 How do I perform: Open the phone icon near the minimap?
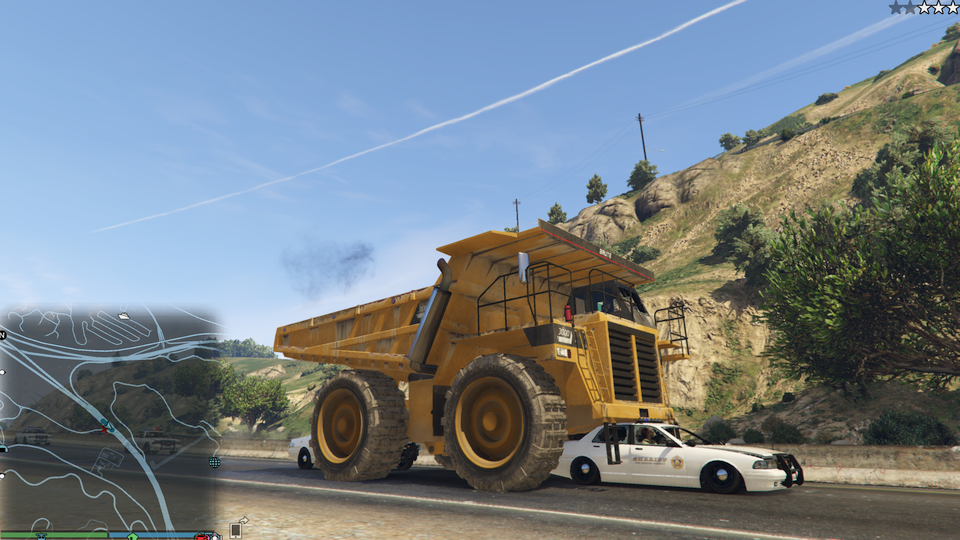pyautogui.click(x=236, y=529)
